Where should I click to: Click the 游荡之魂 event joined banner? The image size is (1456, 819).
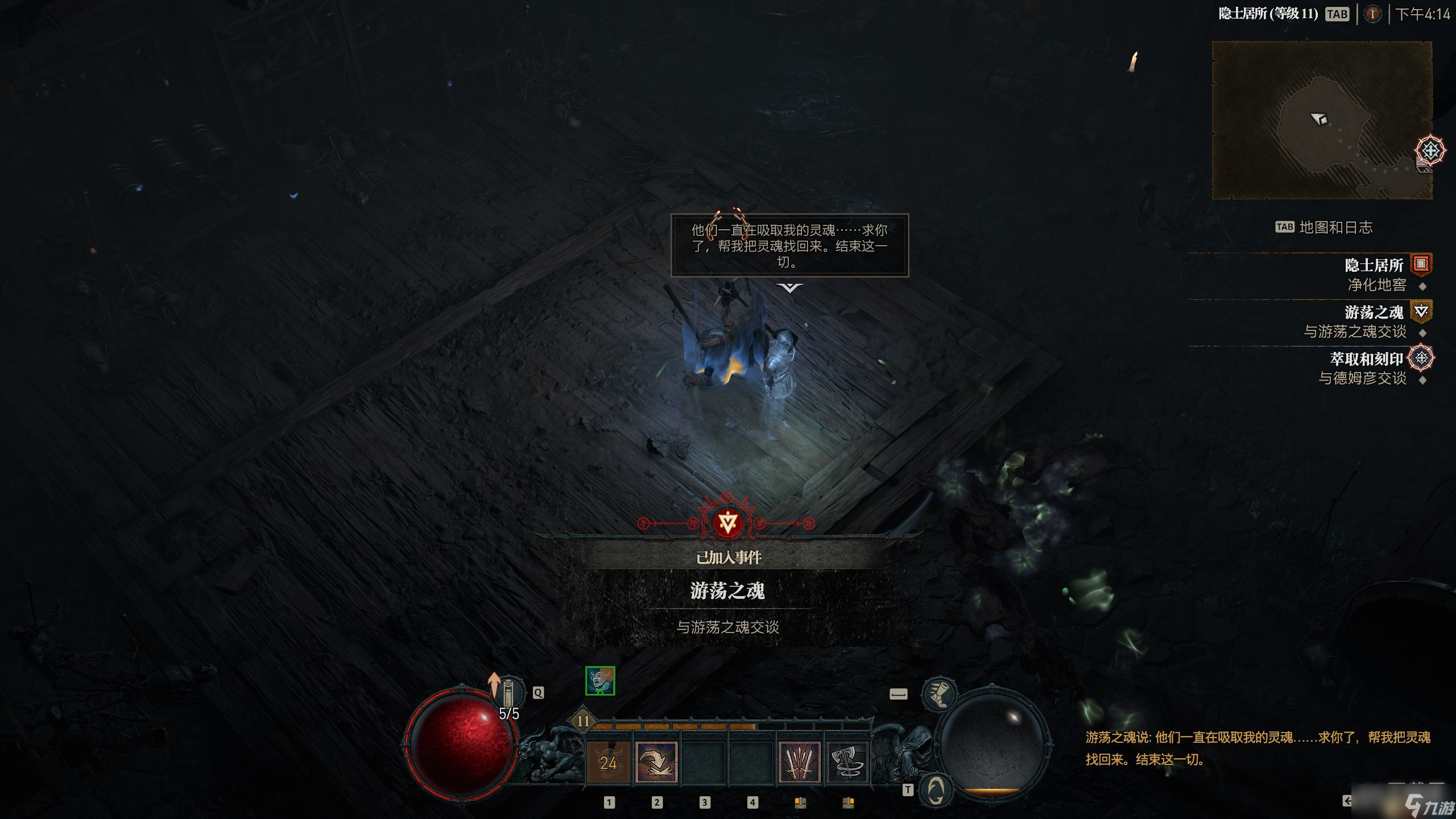tap(727, 590)
